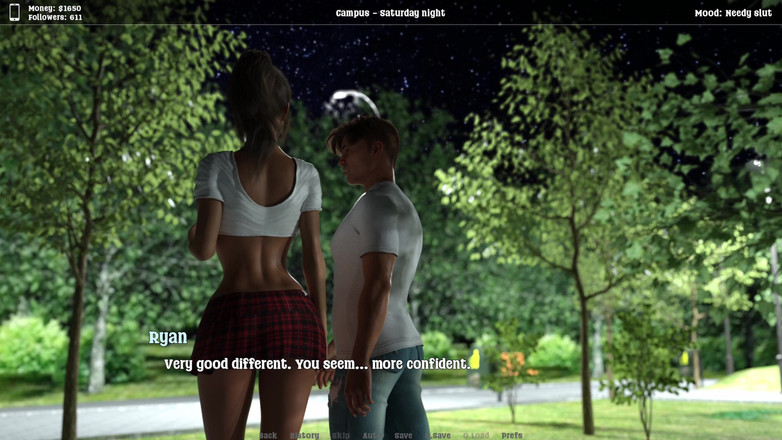Open the dialogue History log
Viewport: 782px width, 440px height.
(305, 436)
